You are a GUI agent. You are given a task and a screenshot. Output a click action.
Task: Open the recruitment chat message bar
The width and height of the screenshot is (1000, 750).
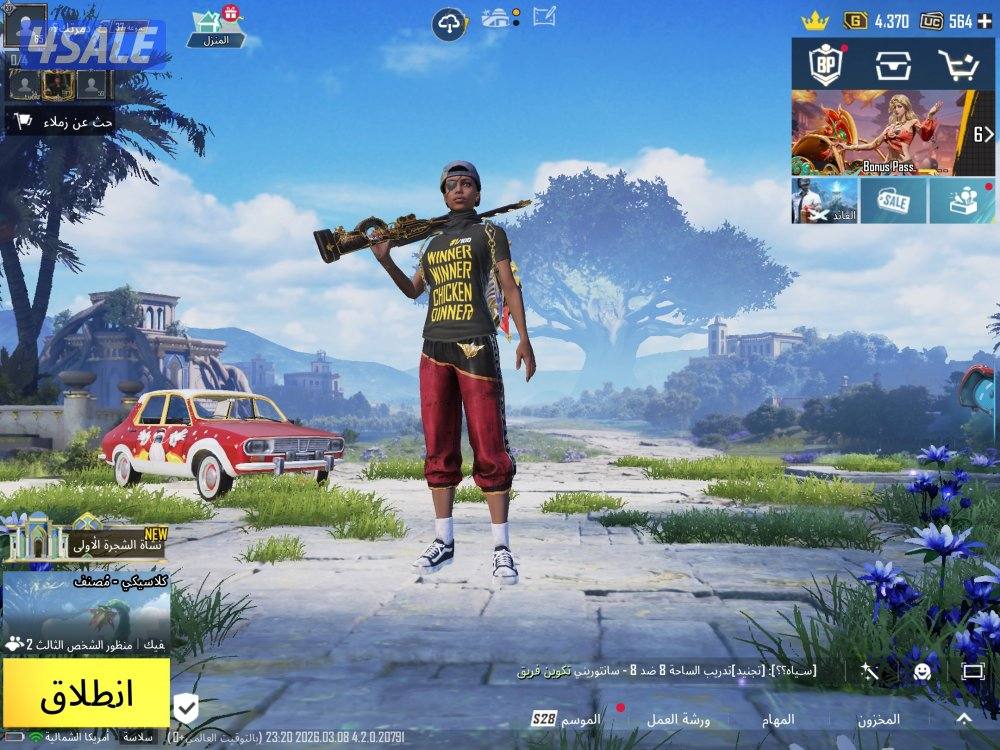(665, 671)
